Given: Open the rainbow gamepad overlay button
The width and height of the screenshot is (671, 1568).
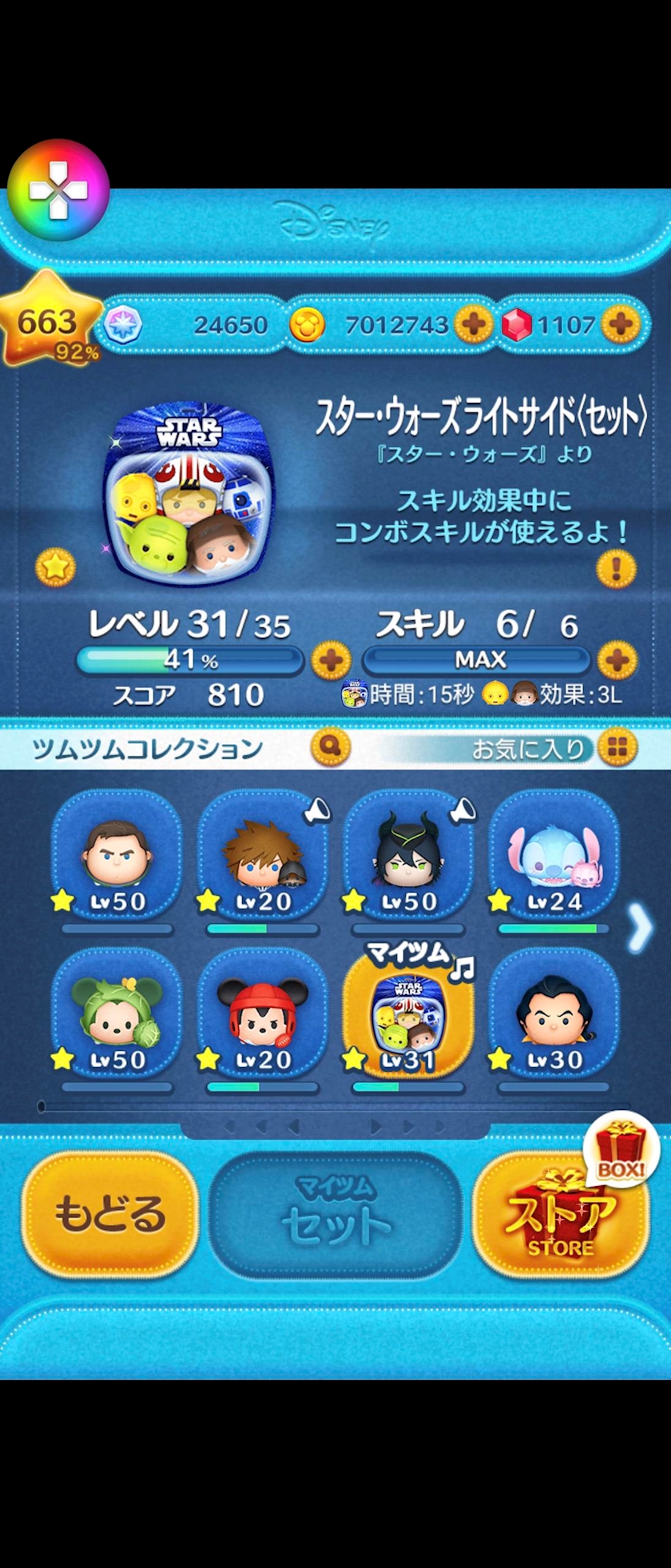Looking at the screenshot, I should click(x=58, y=190).
